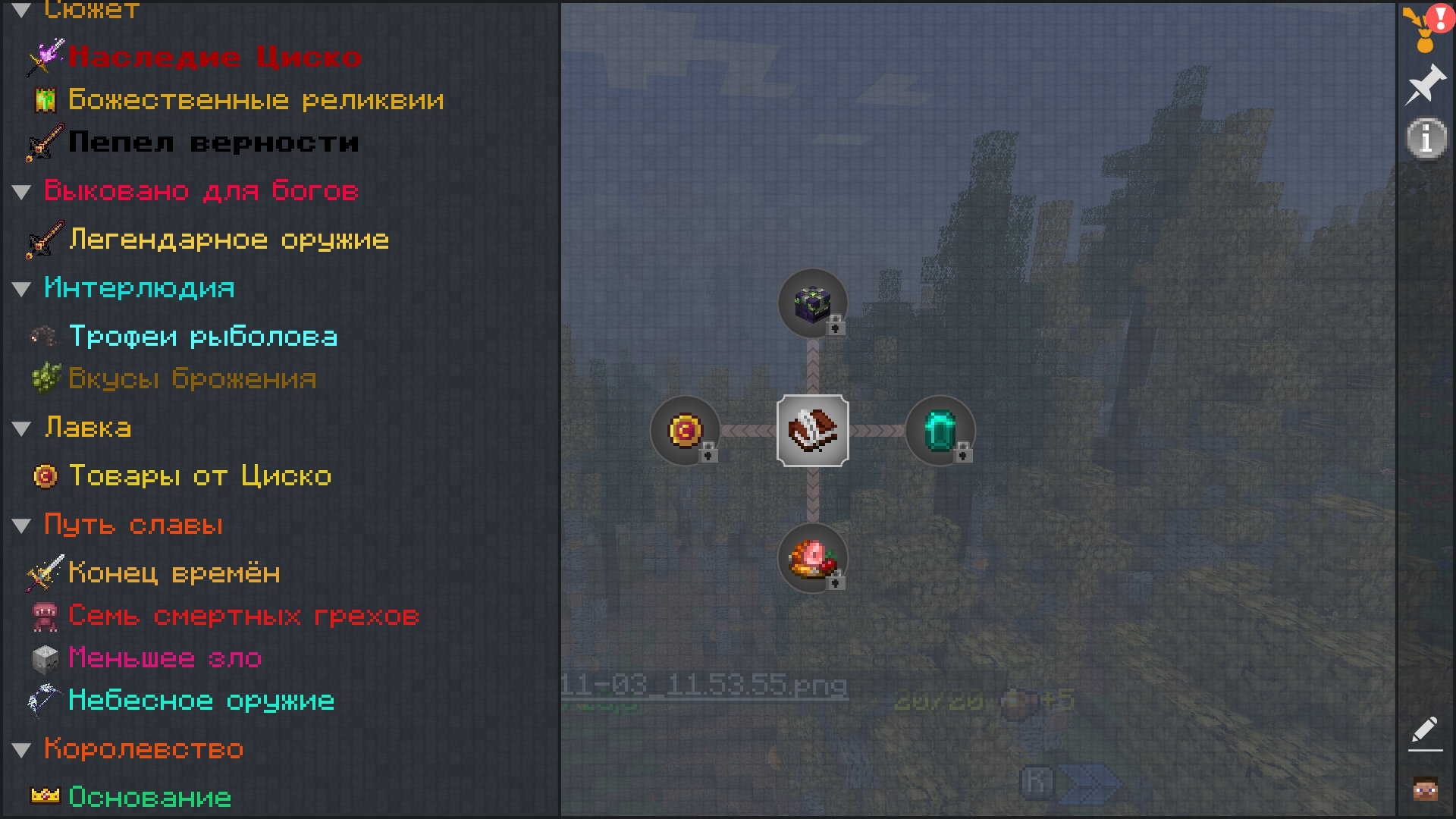Click the pin icon in sidebar
The image size is (1456, 819).
(x=1425, y=84)
